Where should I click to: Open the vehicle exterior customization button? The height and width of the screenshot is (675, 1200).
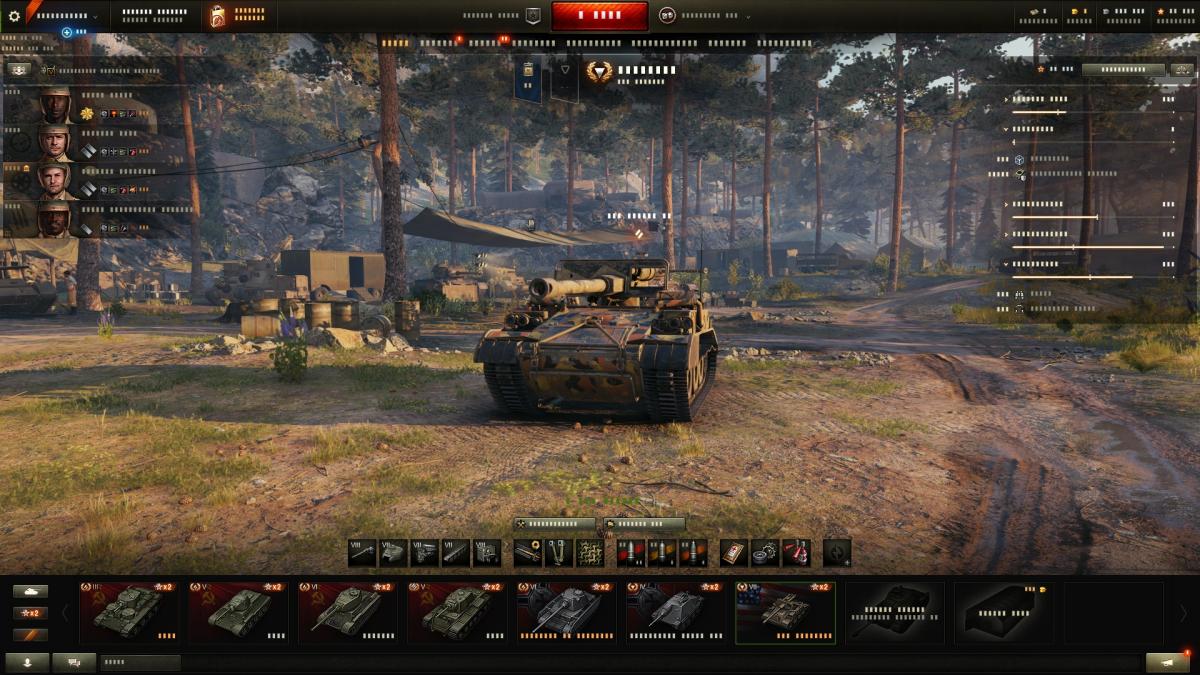point(644,524)
